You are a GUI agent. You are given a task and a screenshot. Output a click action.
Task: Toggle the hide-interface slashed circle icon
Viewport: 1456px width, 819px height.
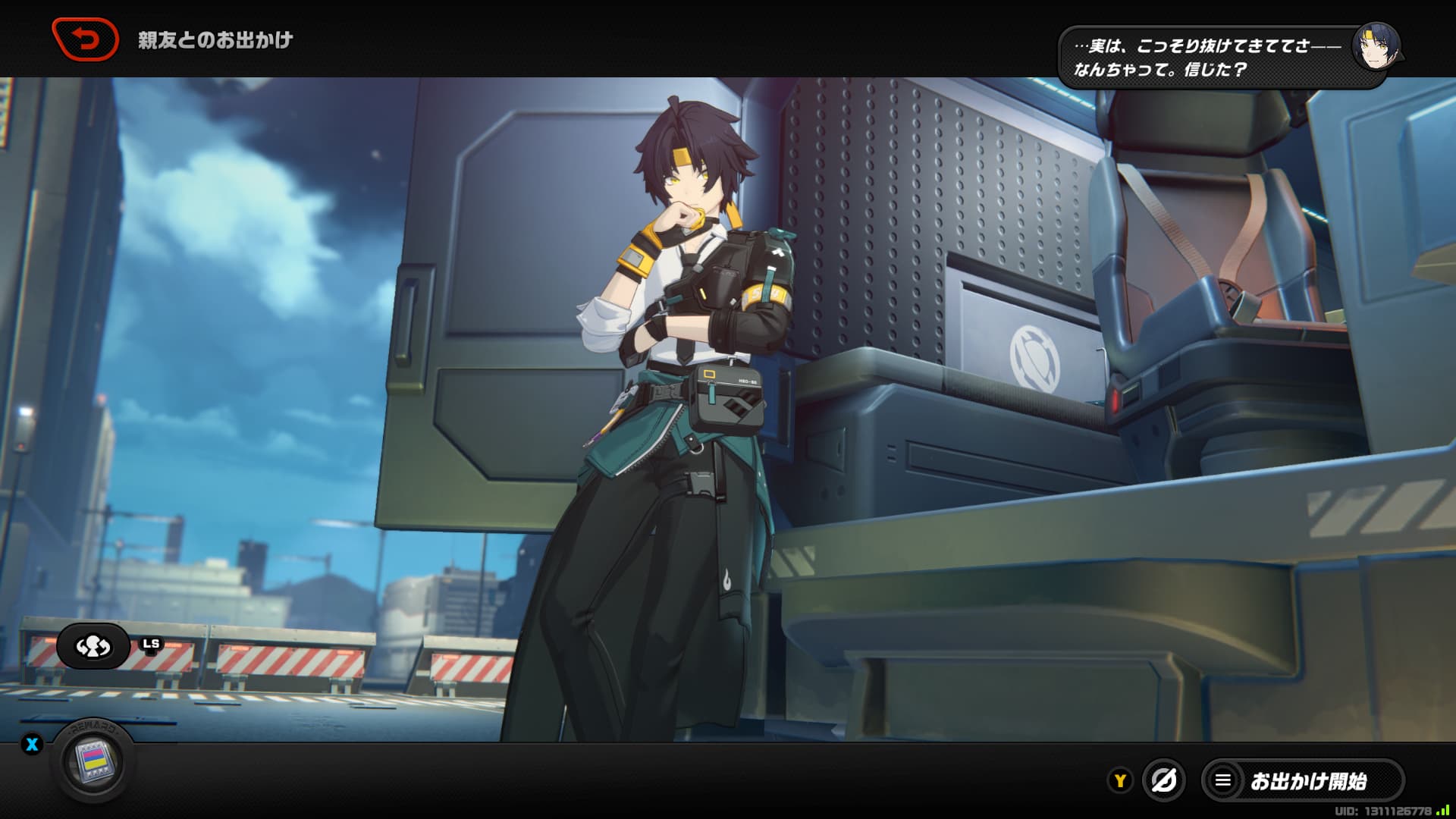[x=1163, y=780]
